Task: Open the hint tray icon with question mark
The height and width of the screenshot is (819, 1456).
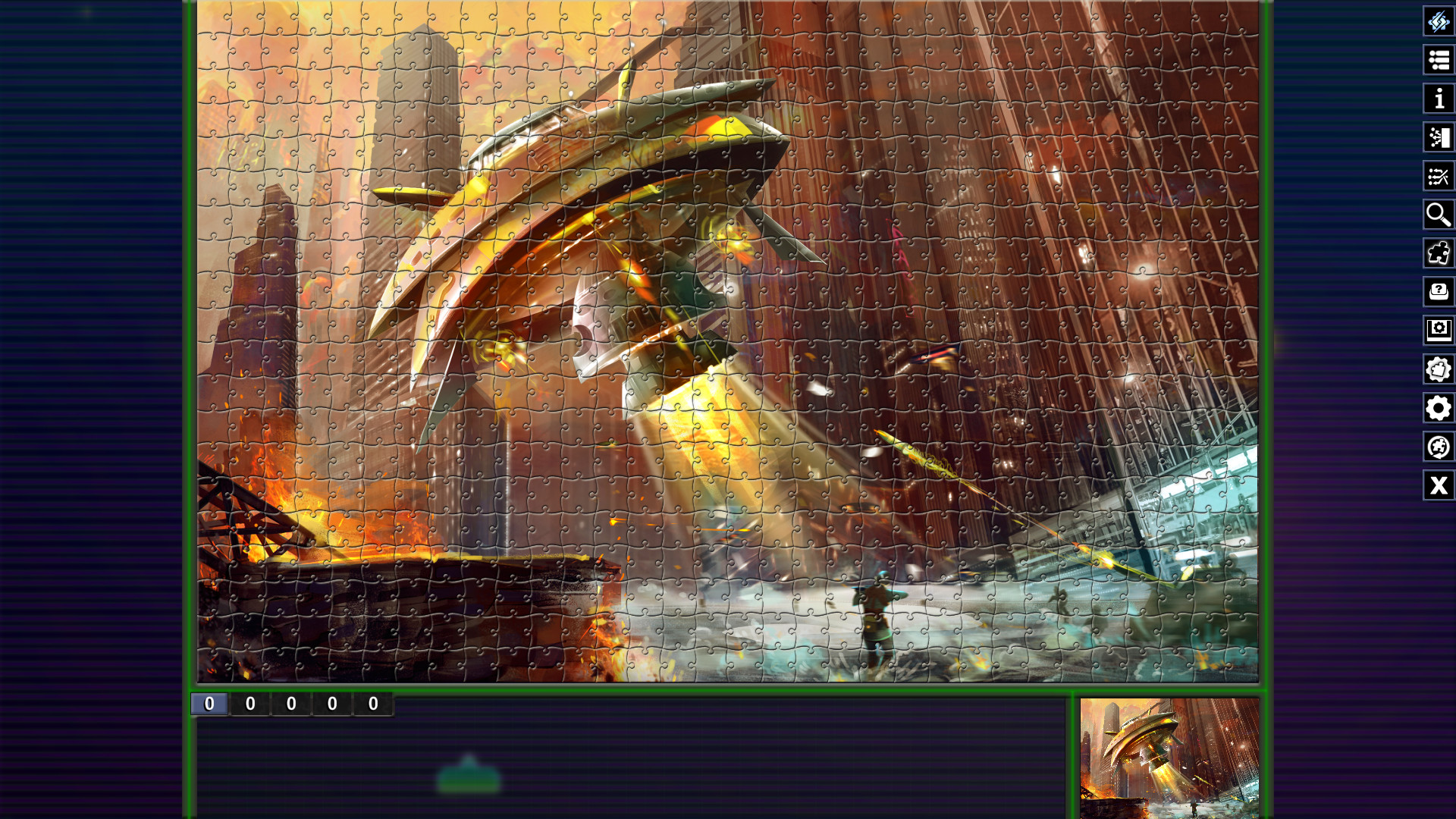Action: tap(1439, 291)
